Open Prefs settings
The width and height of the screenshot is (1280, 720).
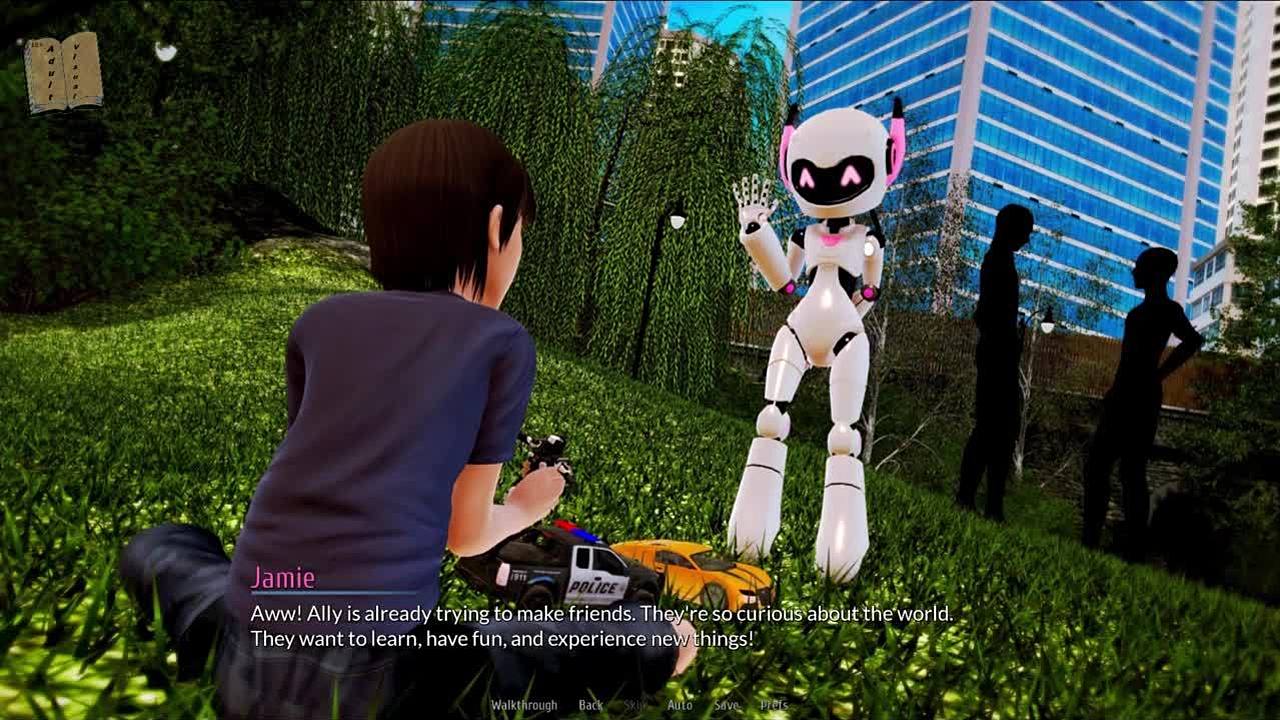point(773,705)
